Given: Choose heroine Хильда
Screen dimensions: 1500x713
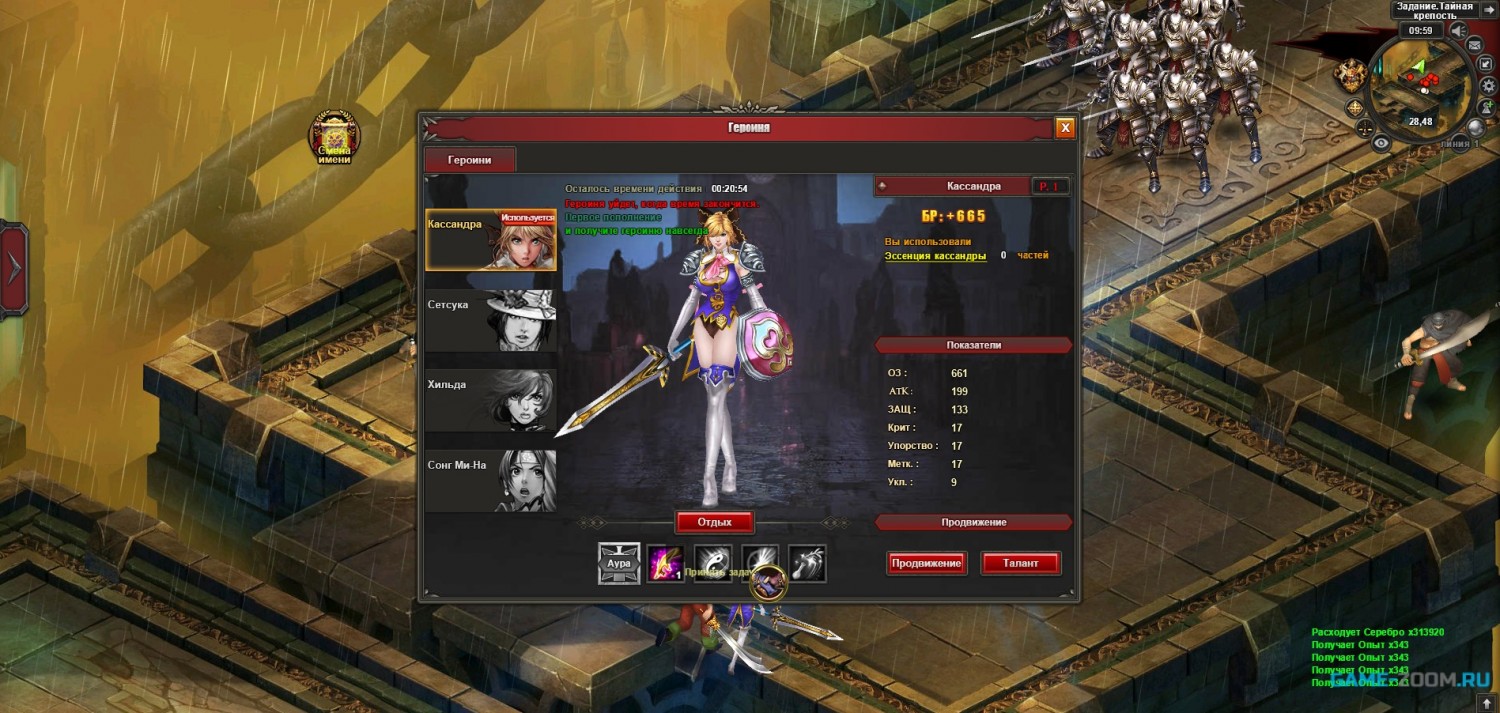Looking at the screenshot, I should click(491, 400).
